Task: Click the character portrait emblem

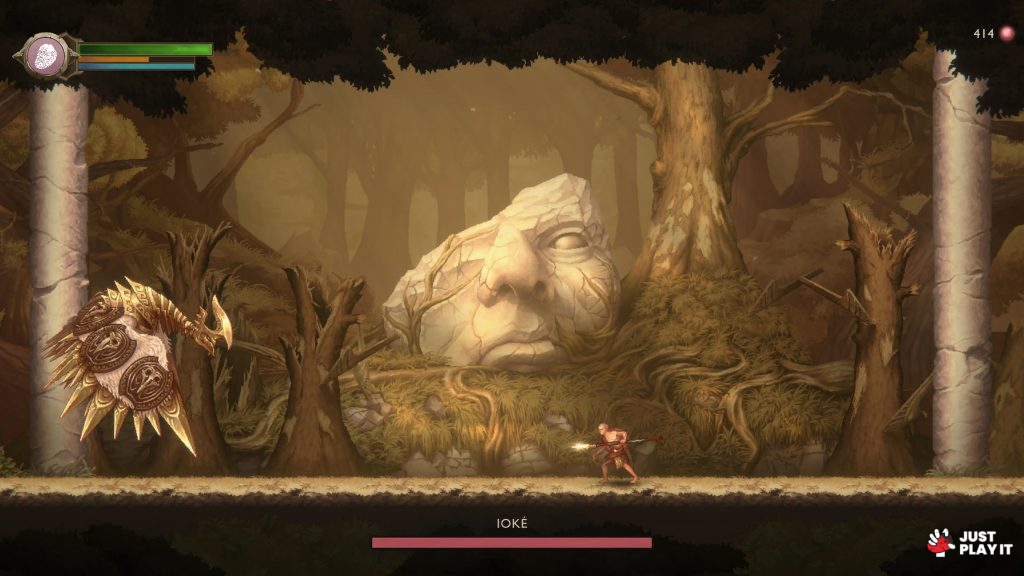Action: 45,54
